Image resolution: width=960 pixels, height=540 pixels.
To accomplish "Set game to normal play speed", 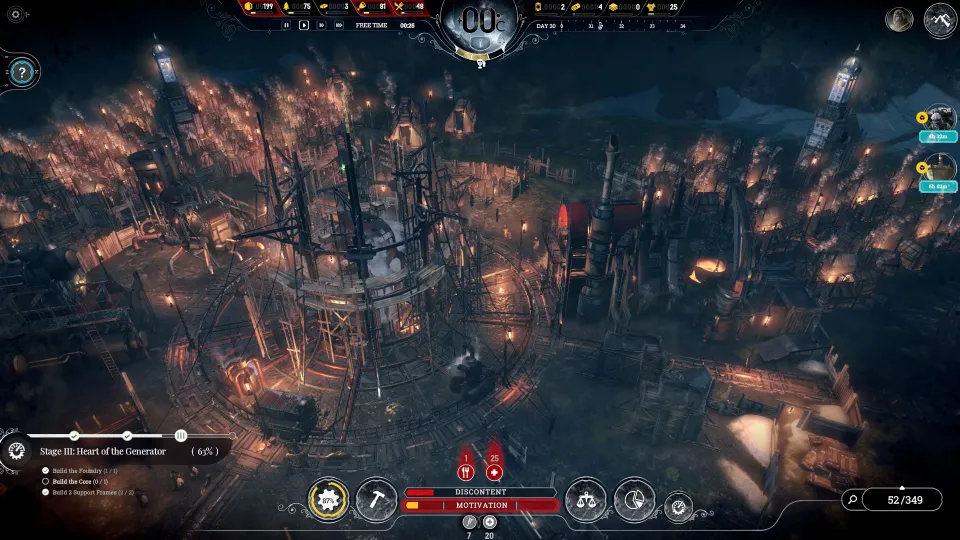I will pyautogui.click(x=304, y=25).
